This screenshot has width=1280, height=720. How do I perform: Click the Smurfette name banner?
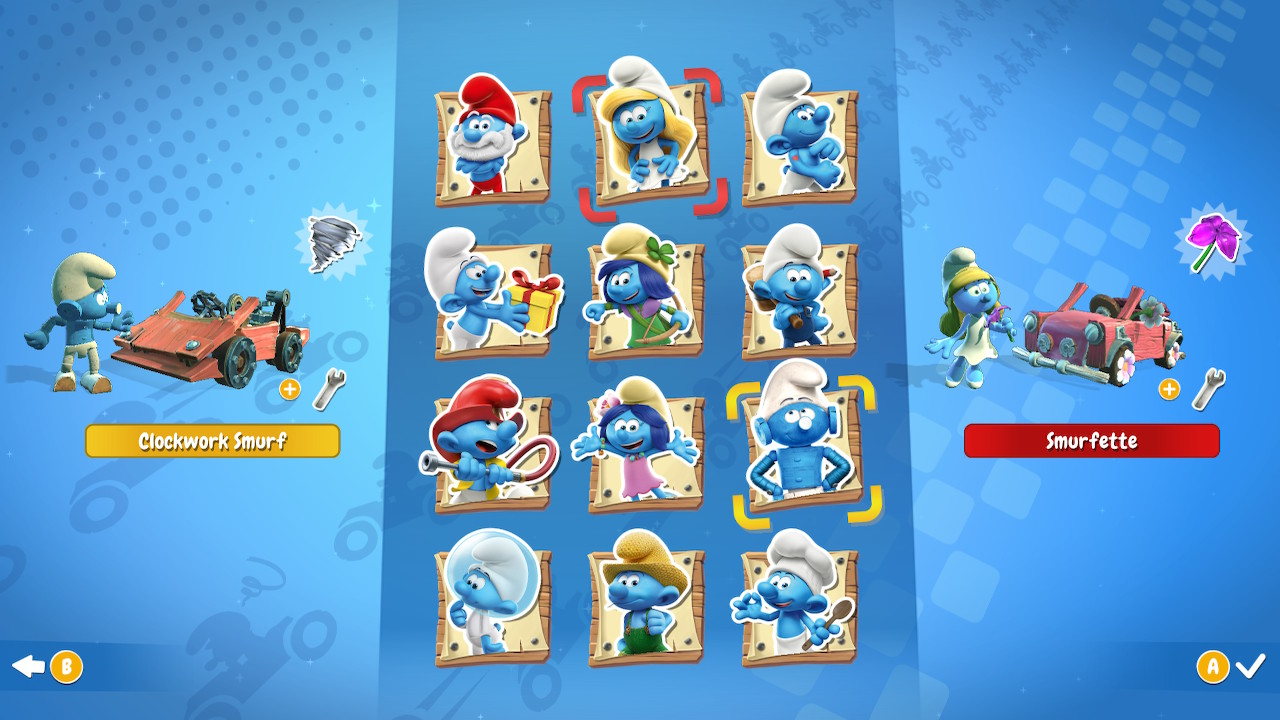click(x=1090, y=440)
